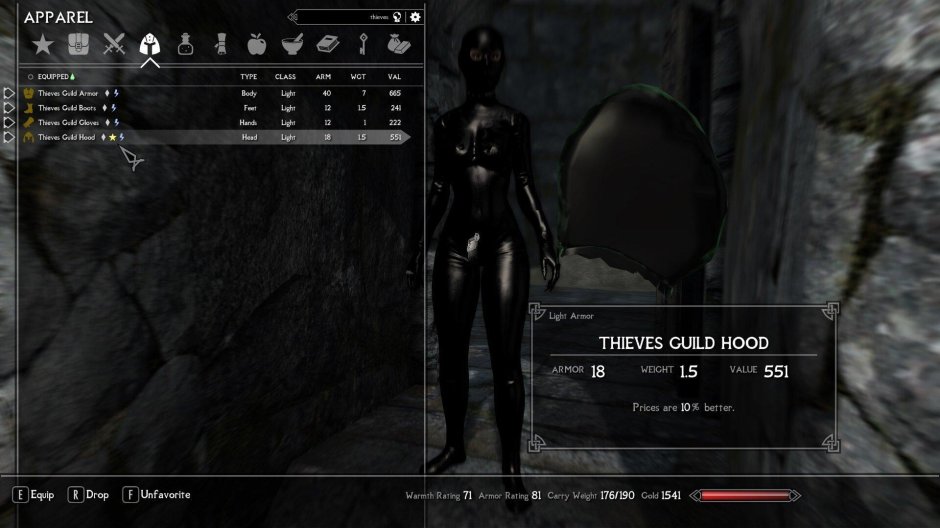Open the Potions bottle category
This screenshot has height=528, width=940.
[185, 44]
